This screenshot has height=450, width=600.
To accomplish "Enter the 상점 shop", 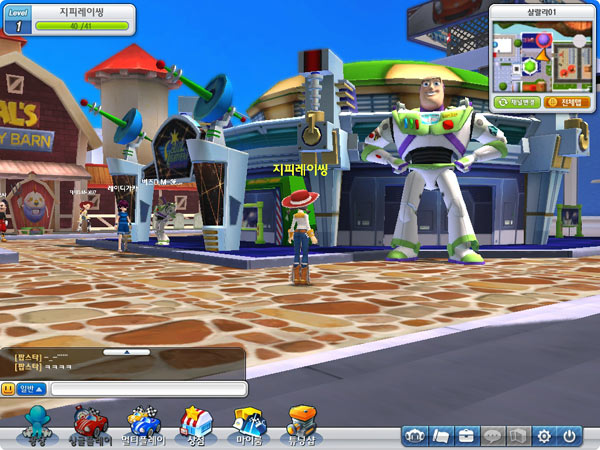I will tap(192, 425).
